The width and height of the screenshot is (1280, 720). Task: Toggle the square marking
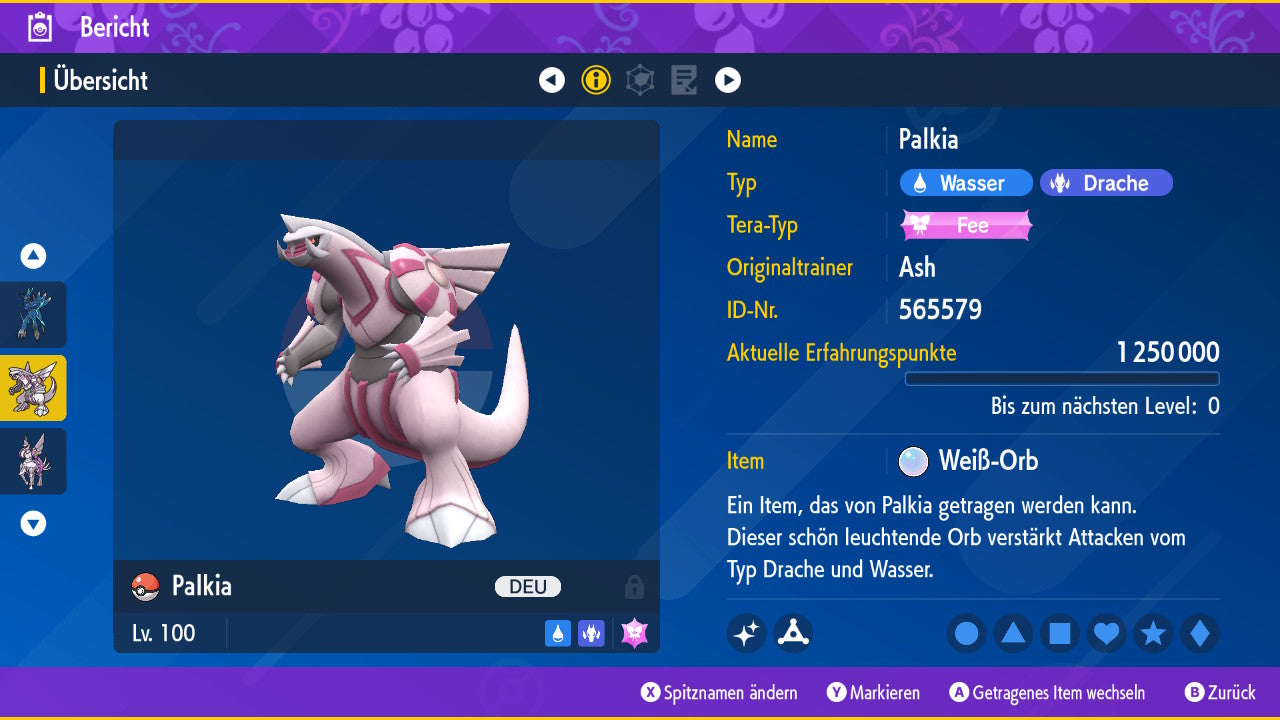(1060, 634)
